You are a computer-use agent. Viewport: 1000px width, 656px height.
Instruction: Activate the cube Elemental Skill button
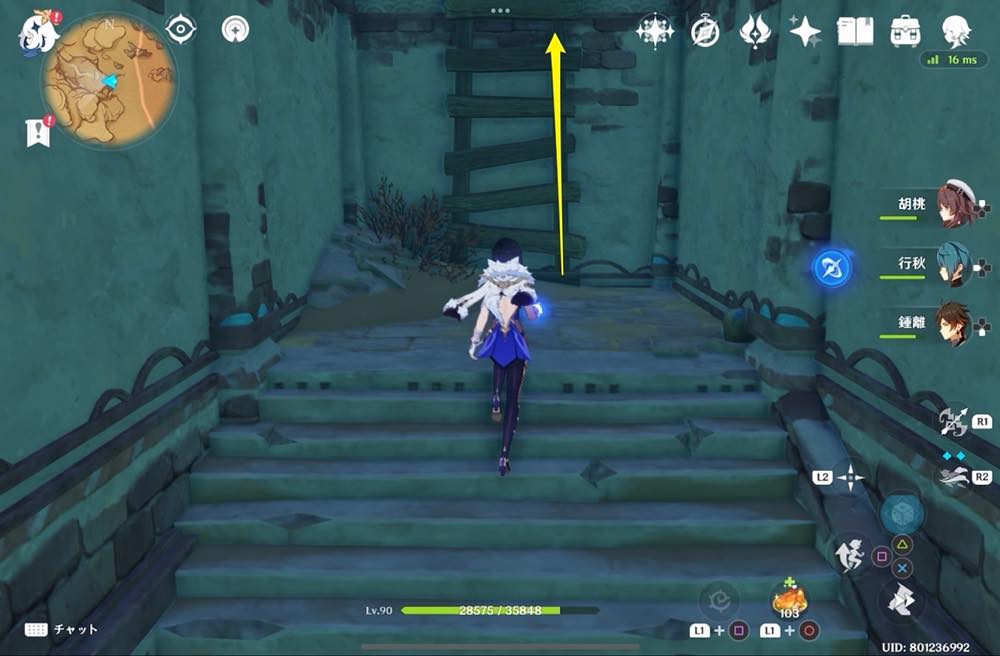902,513
